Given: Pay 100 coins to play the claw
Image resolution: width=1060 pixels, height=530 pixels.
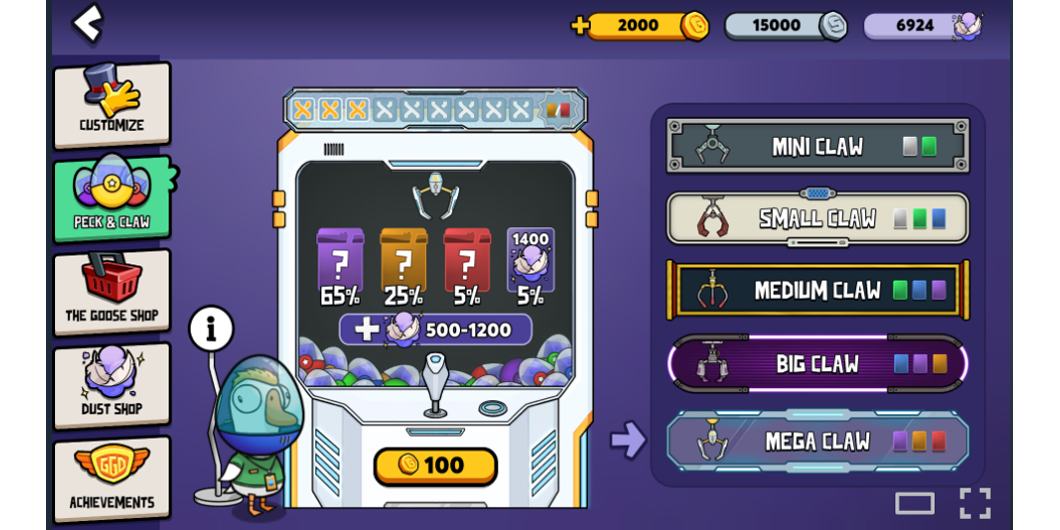Looking at the screenshot, I should tap(435, 465).
